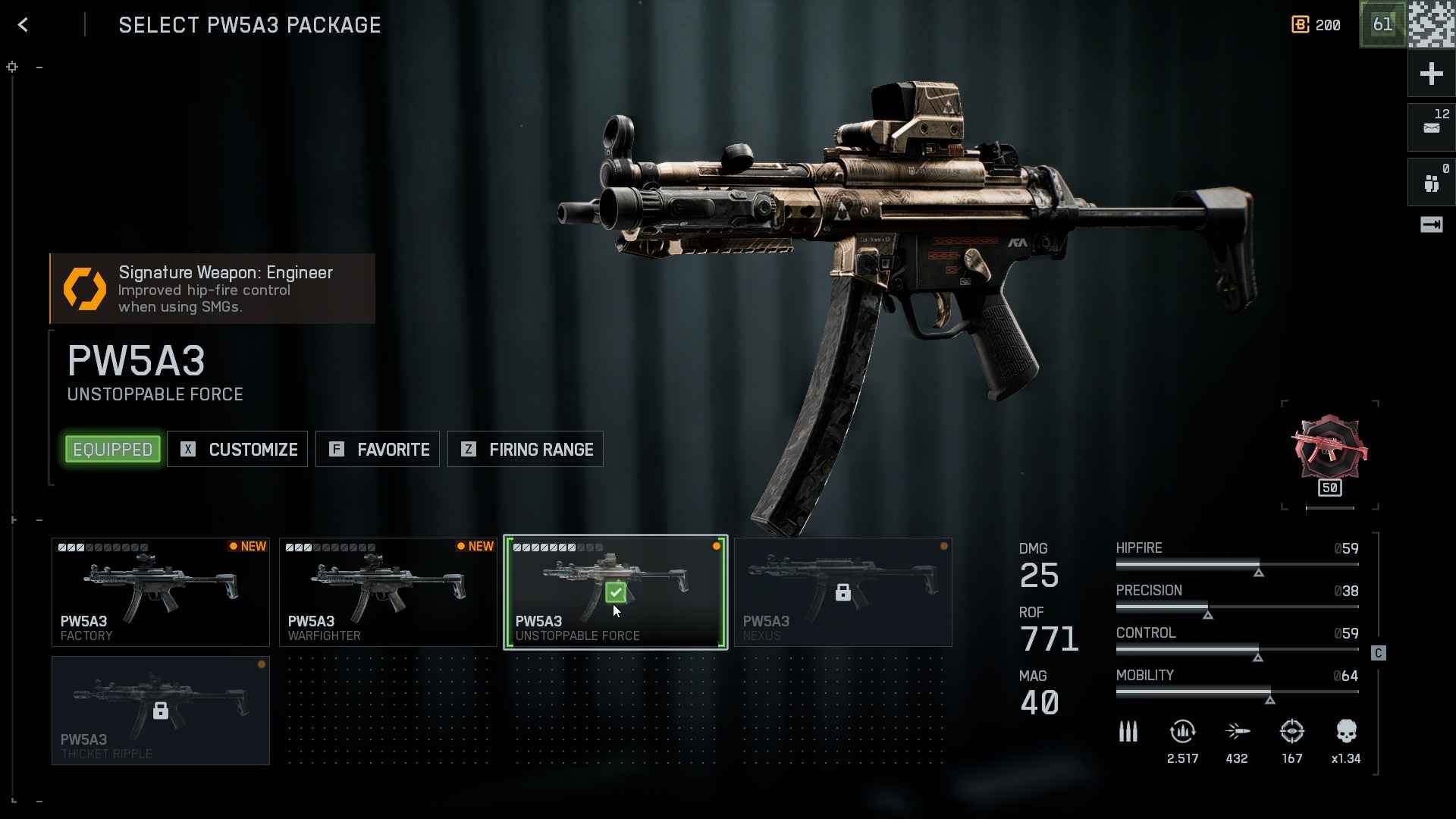Expand the side panel arrow icon
1456x819 pixels.
pos(1431,224)
